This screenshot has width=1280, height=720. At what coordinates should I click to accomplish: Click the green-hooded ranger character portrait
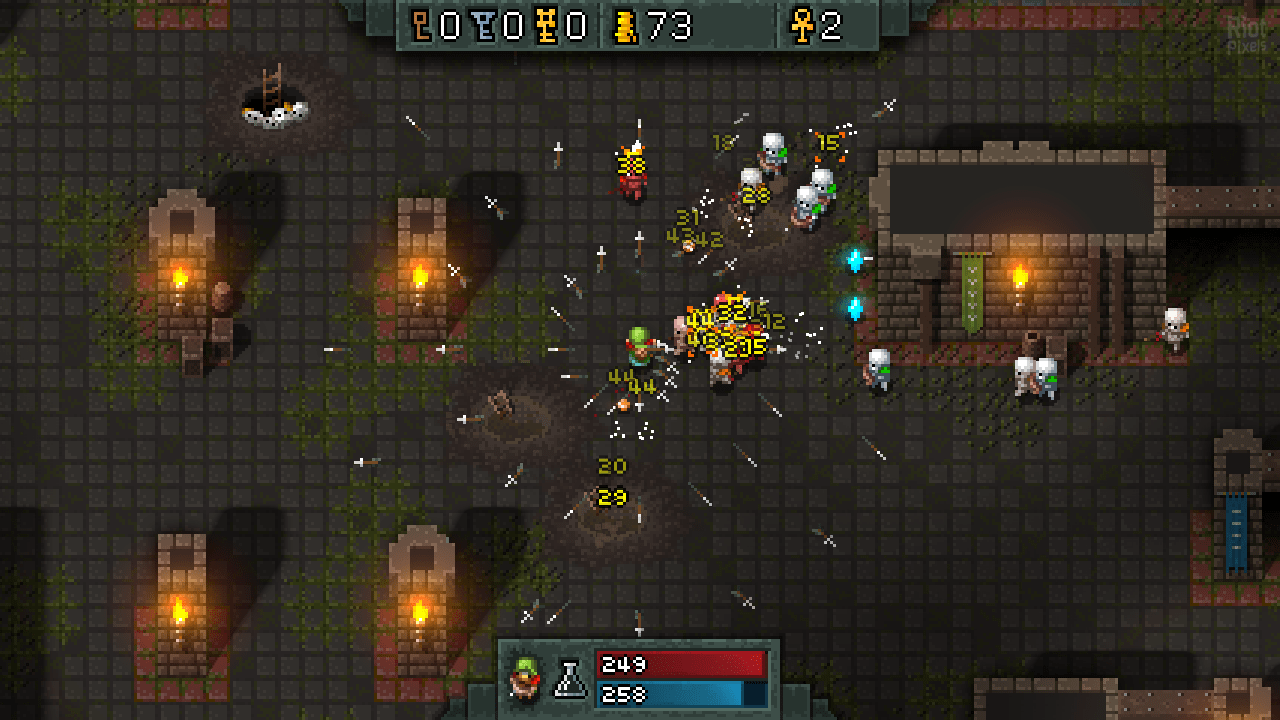523,678
